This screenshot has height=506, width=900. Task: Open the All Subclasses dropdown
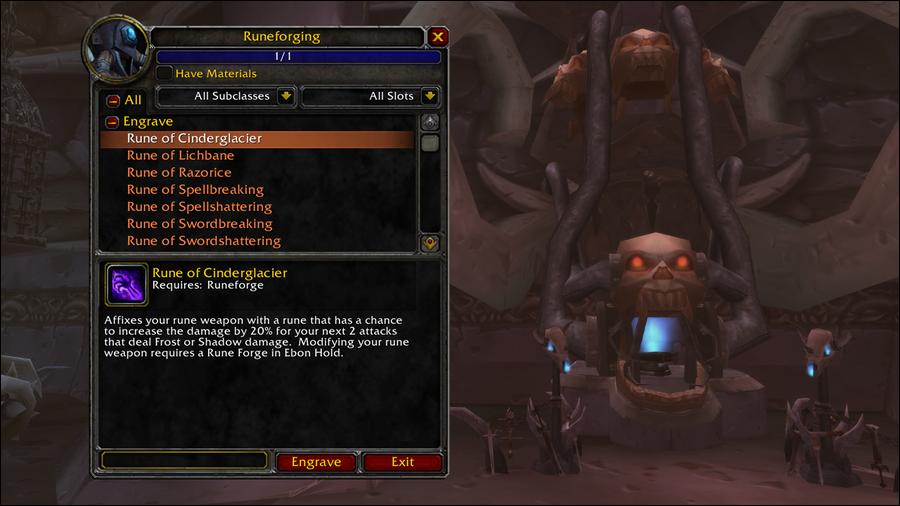click(x=286, y=96)
